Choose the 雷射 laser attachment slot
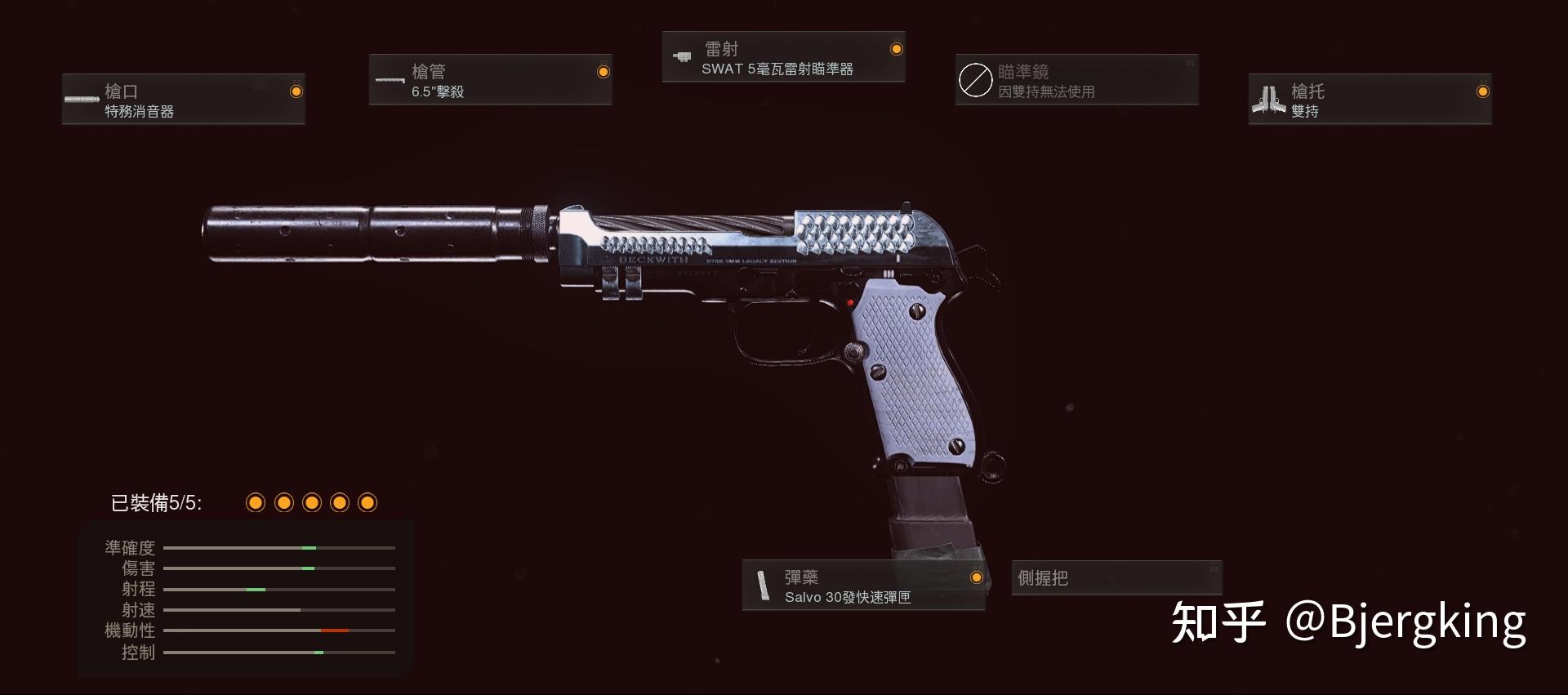The width and height of the screenshot is (1568, 695). coord(783,57)
